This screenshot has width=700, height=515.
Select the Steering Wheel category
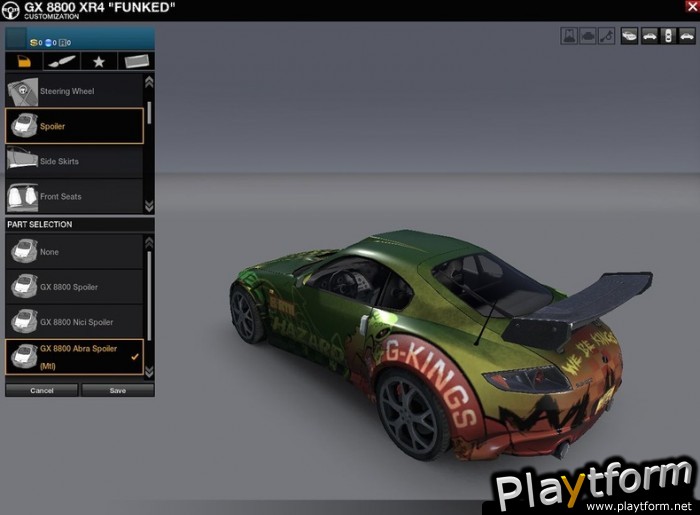coord(75,91)
